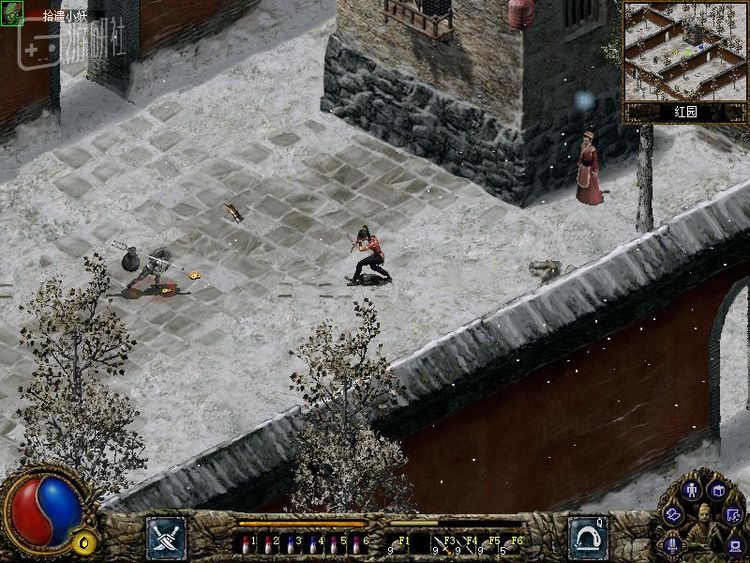This screenshot has width=750, height=563.
Task: Select the crossed swords attack skill
Action: click(166, 537)
